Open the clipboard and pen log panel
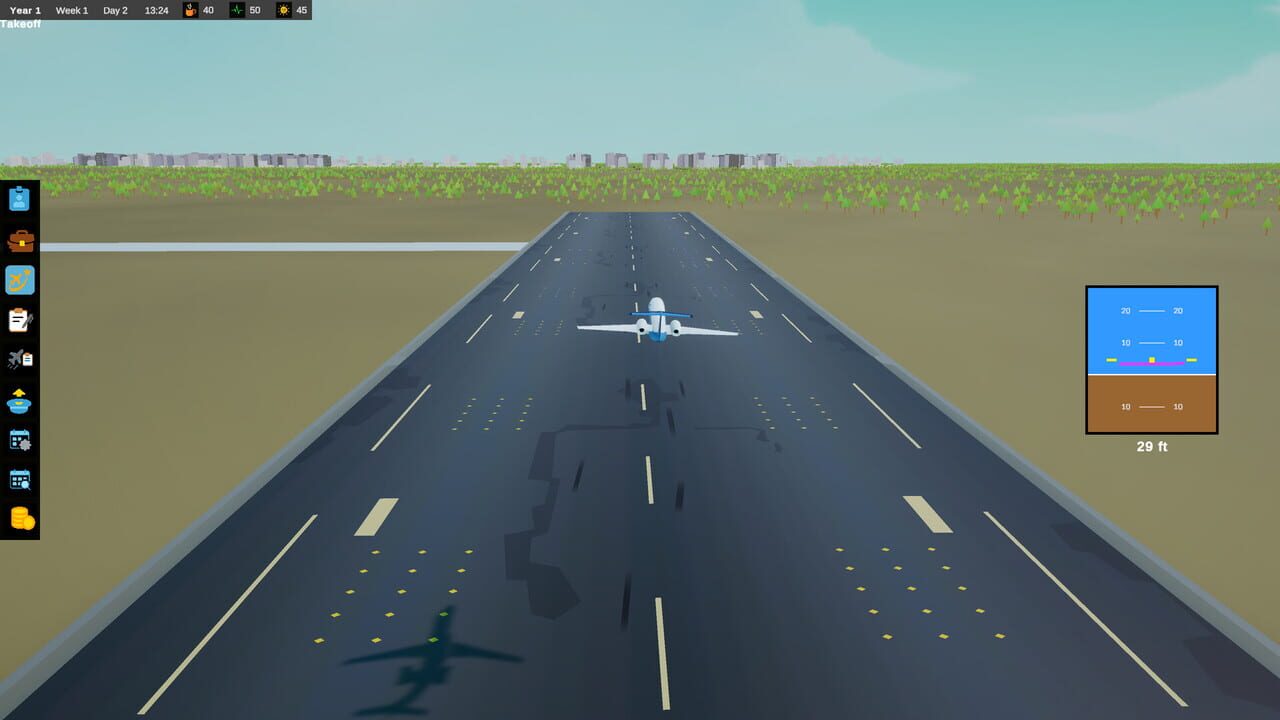Image resolution: width=1280 pixels, height=720 pixels. click(x=20, y=320)
